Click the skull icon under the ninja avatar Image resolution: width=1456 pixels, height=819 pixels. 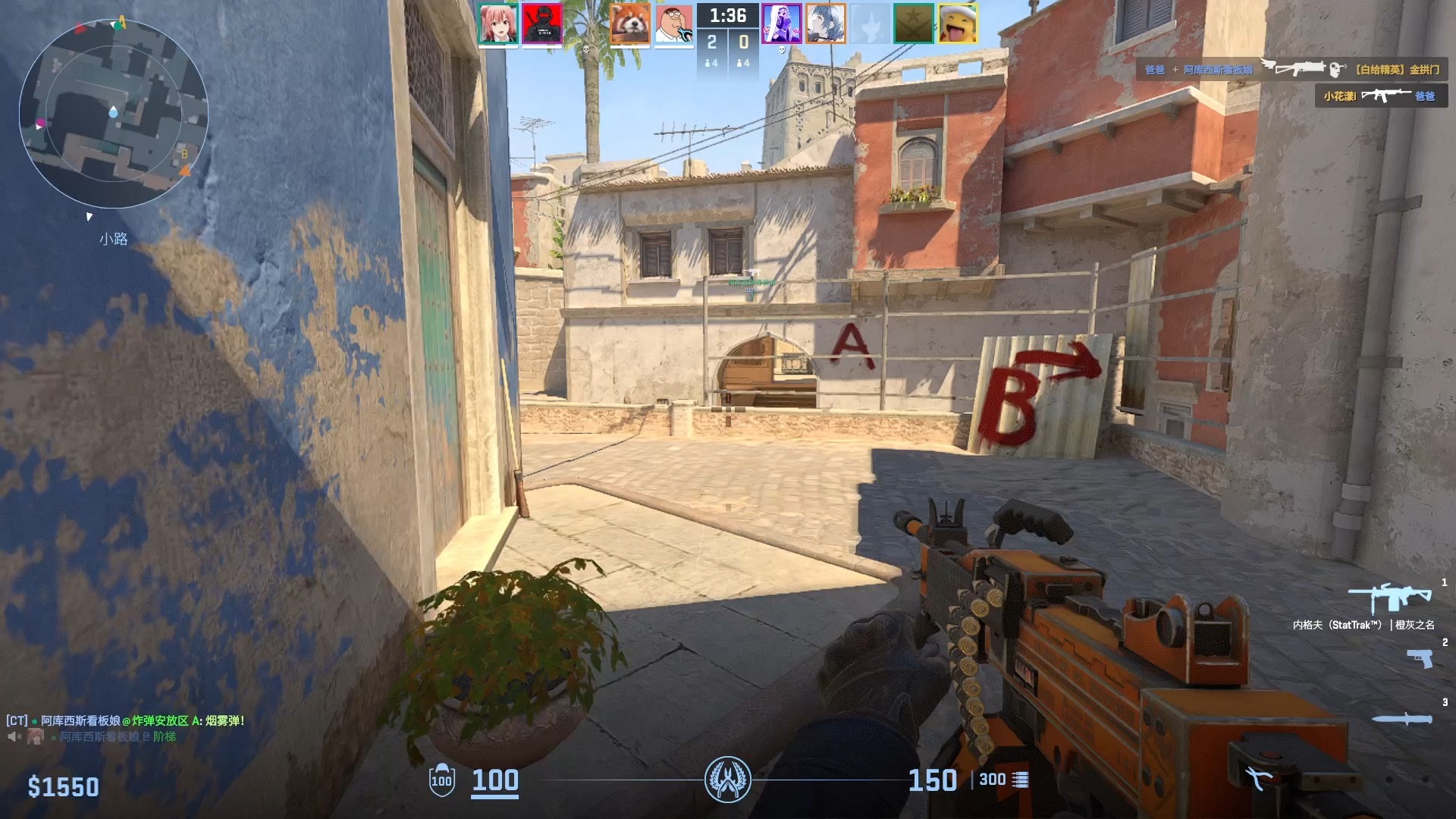point(585,48)
